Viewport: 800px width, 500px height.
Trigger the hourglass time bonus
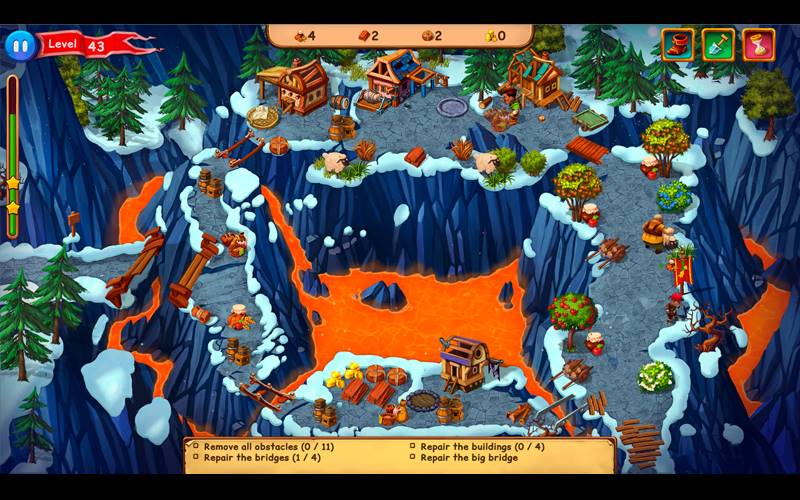(x=759, y=44)
